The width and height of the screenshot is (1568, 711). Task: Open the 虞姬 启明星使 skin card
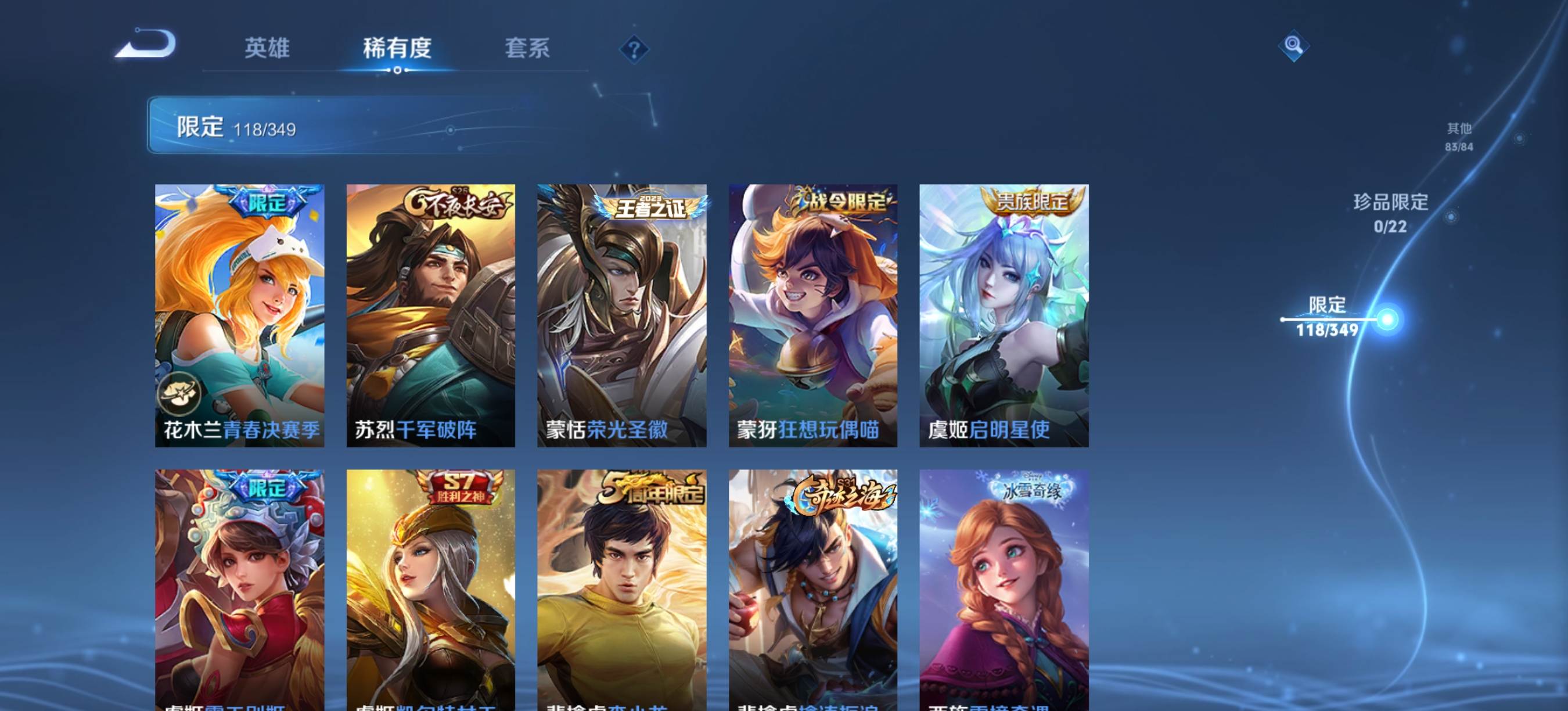click(1004, 315)
